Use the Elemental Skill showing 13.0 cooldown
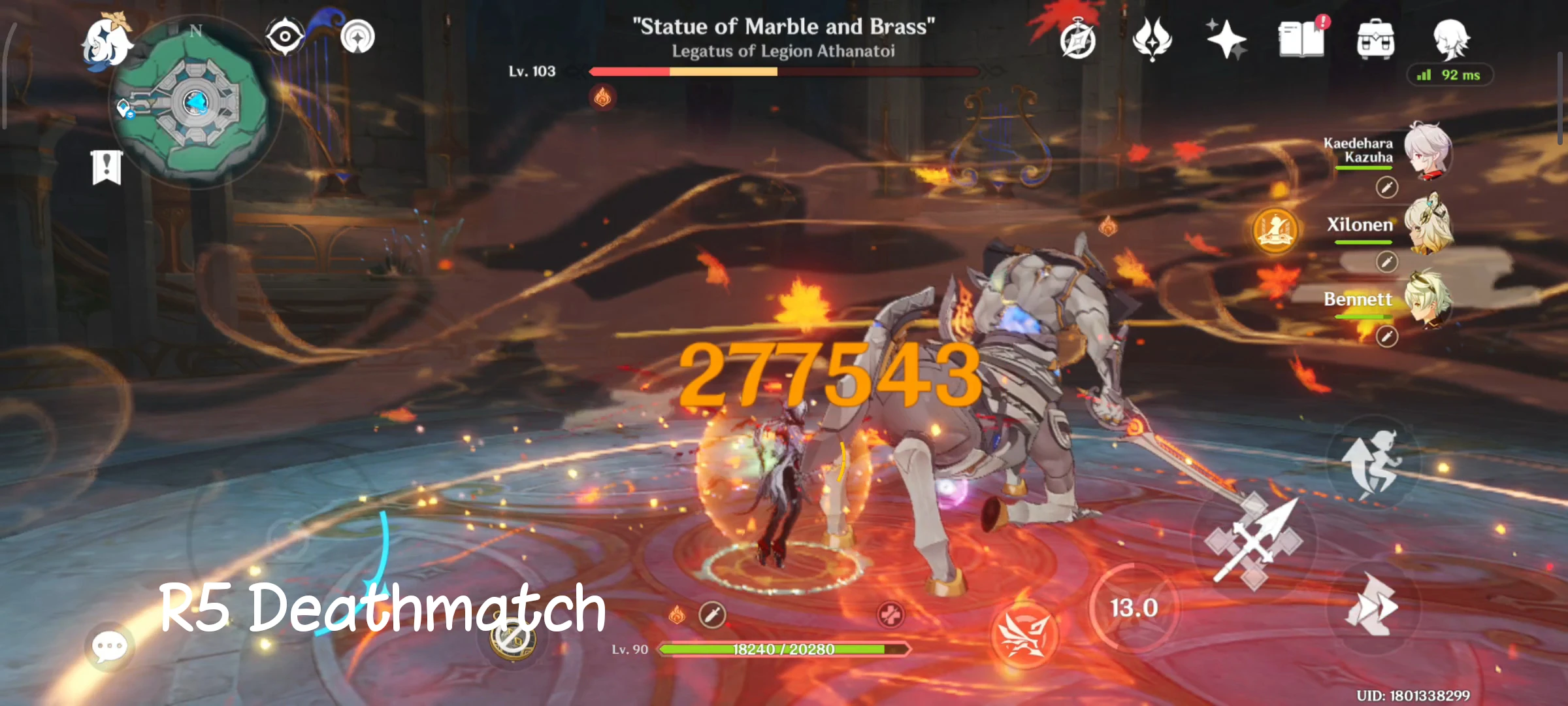This screenshot has width=1568, height=706. (1135, 607)
